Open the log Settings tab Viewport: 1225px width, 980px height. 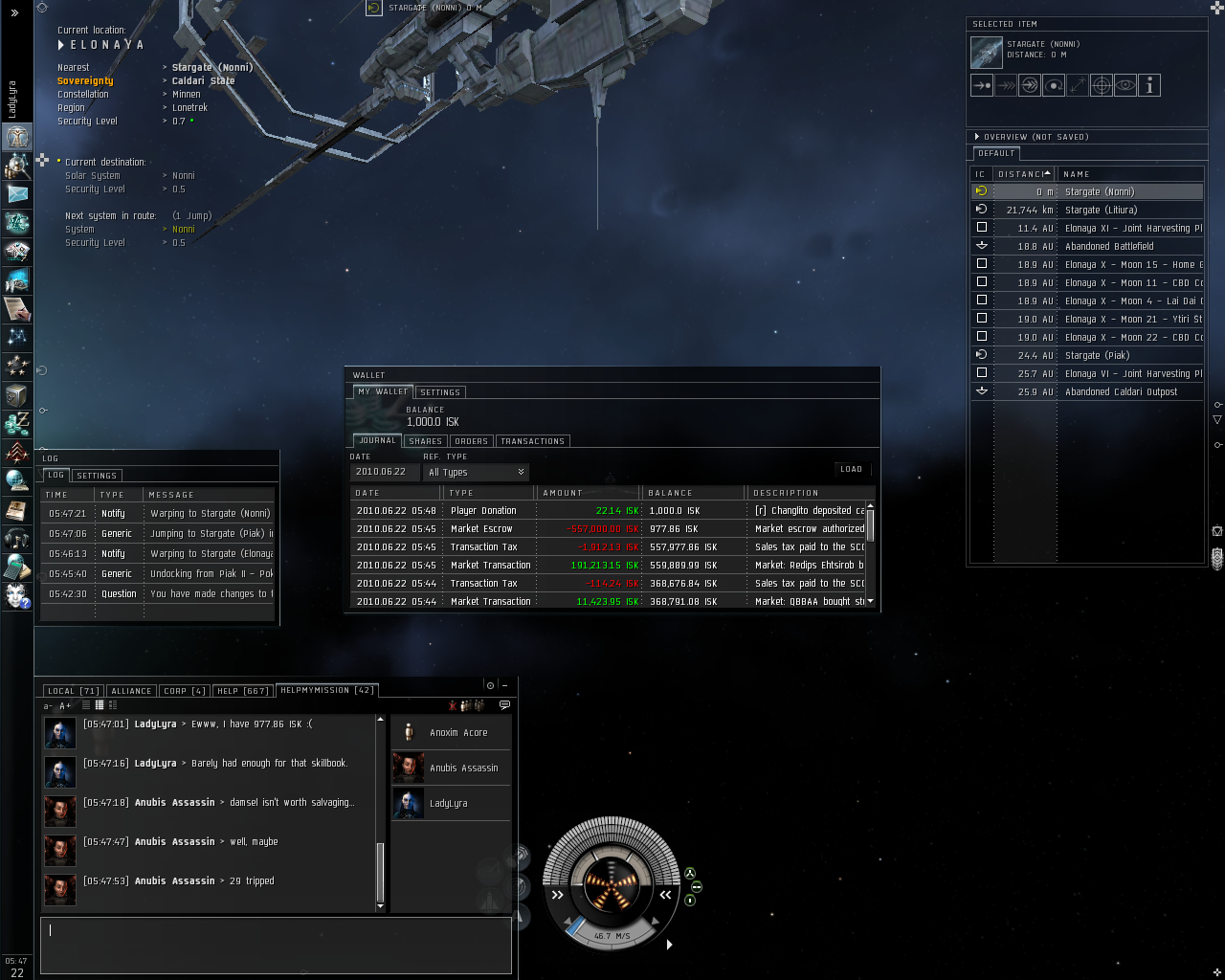(x=97, y=476)
